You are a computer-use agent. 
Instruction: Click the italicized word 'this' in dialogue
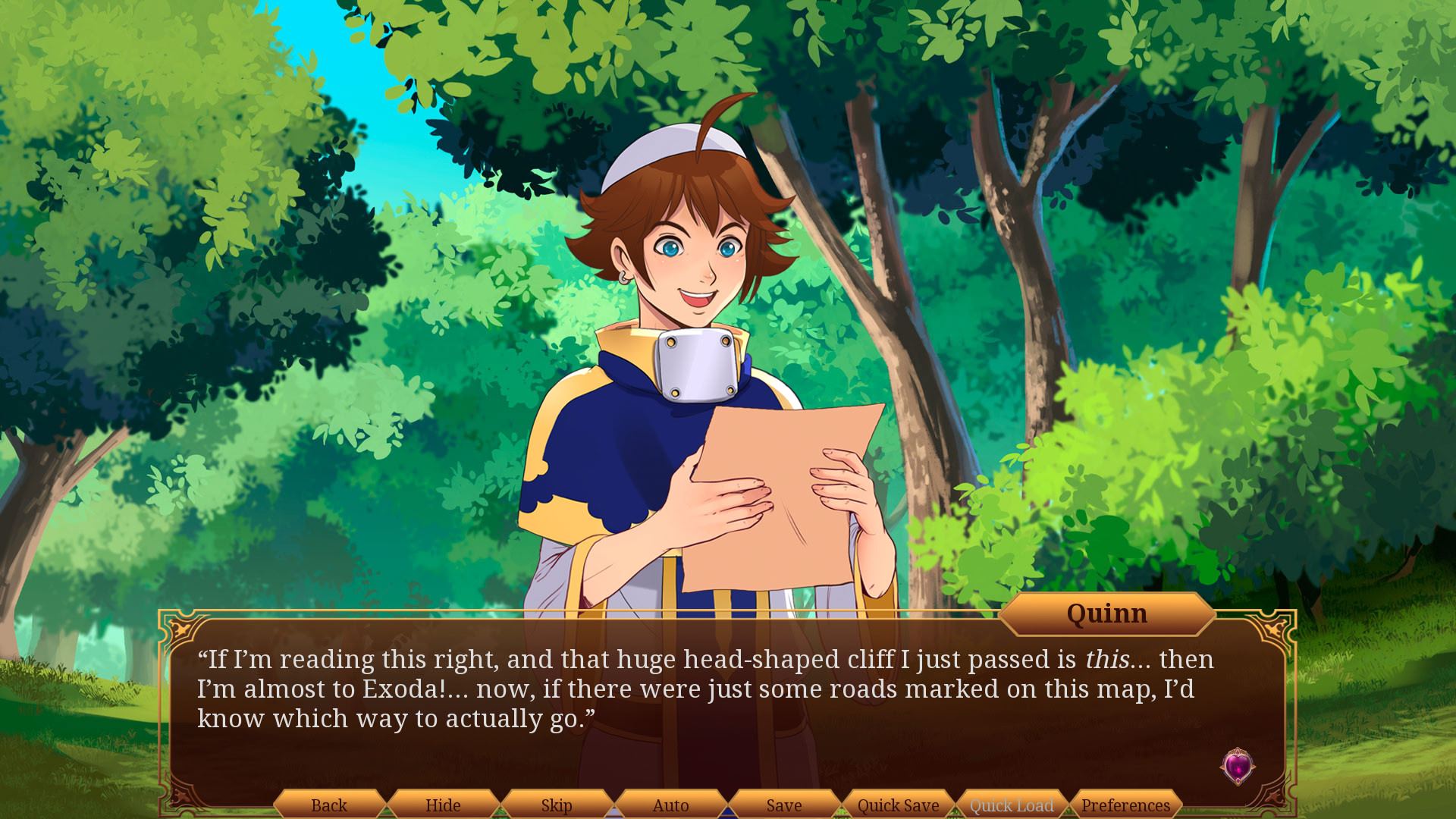tap(1110, 660)
